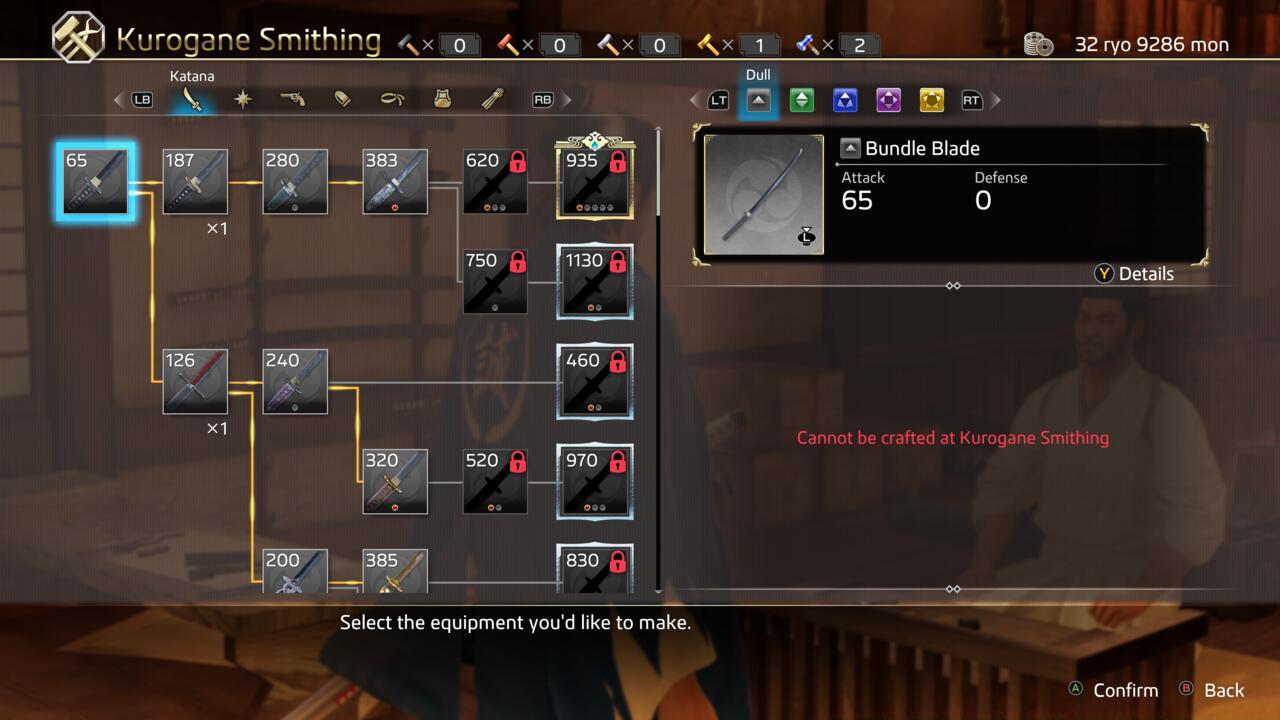Switch to the blue rarity tab
Screen dimensions: 1280x720
845,99
